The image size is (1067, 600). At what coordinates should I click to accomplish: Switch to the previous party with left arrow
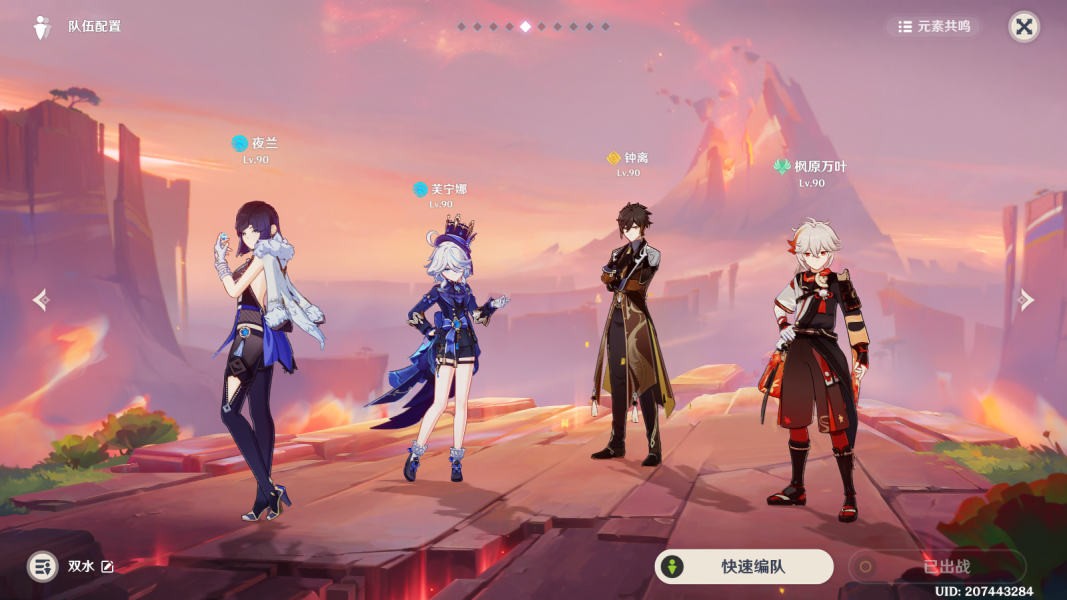pyautogui.click(x=40, y=300)
